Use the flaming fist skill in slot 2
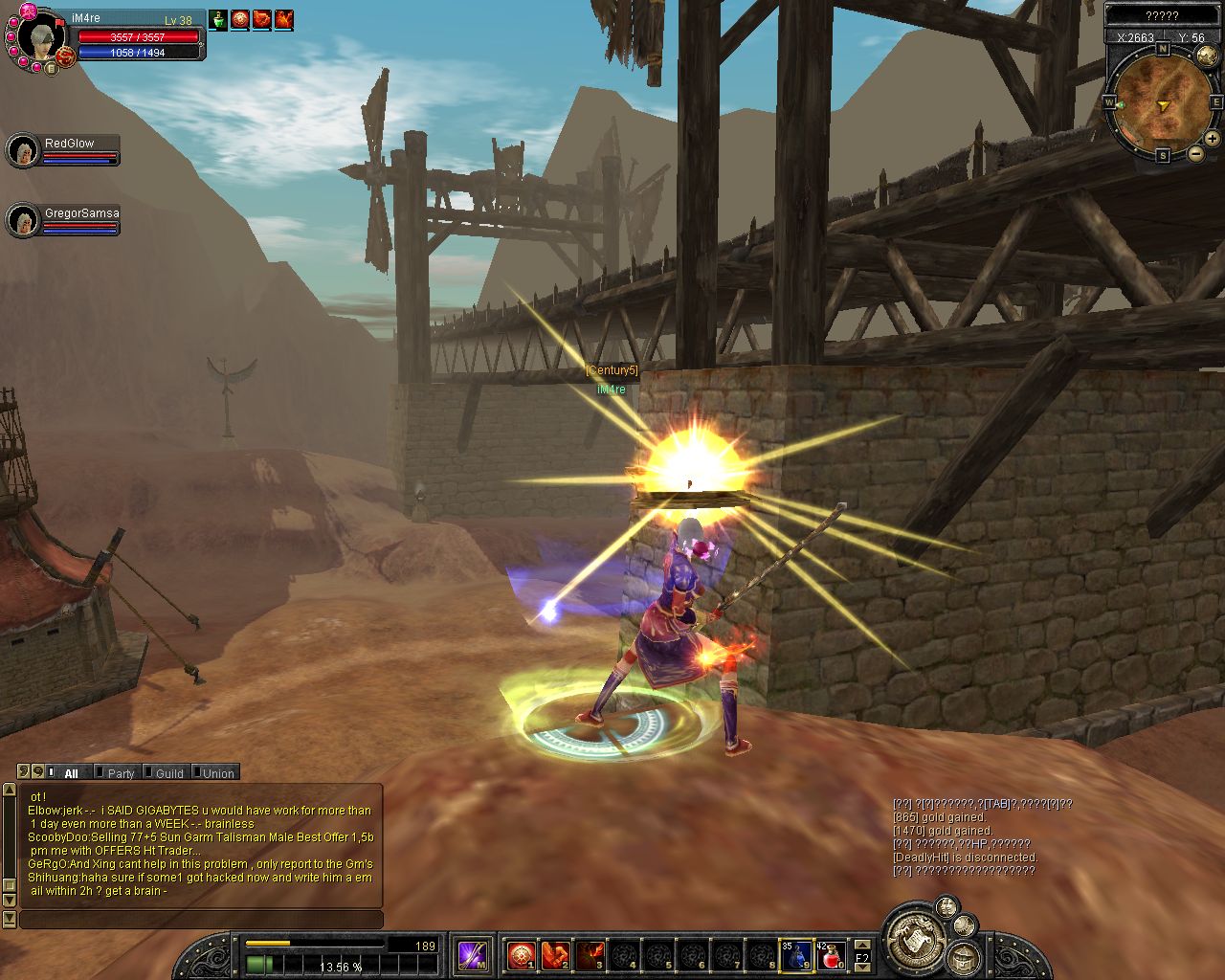The image size is (1225, 980). pos(555,954)
